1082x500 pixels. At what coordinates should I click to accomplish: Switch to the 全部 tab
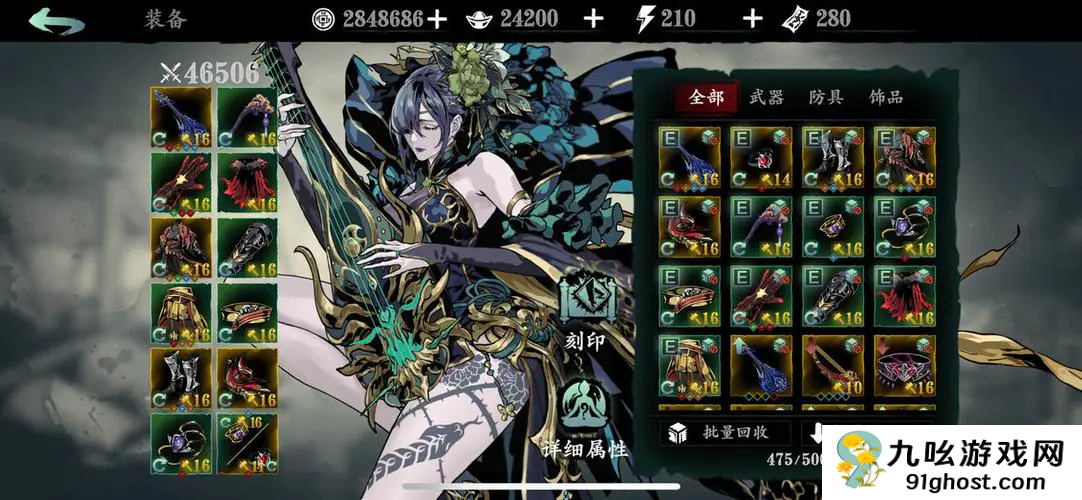(x=706, y=97)
